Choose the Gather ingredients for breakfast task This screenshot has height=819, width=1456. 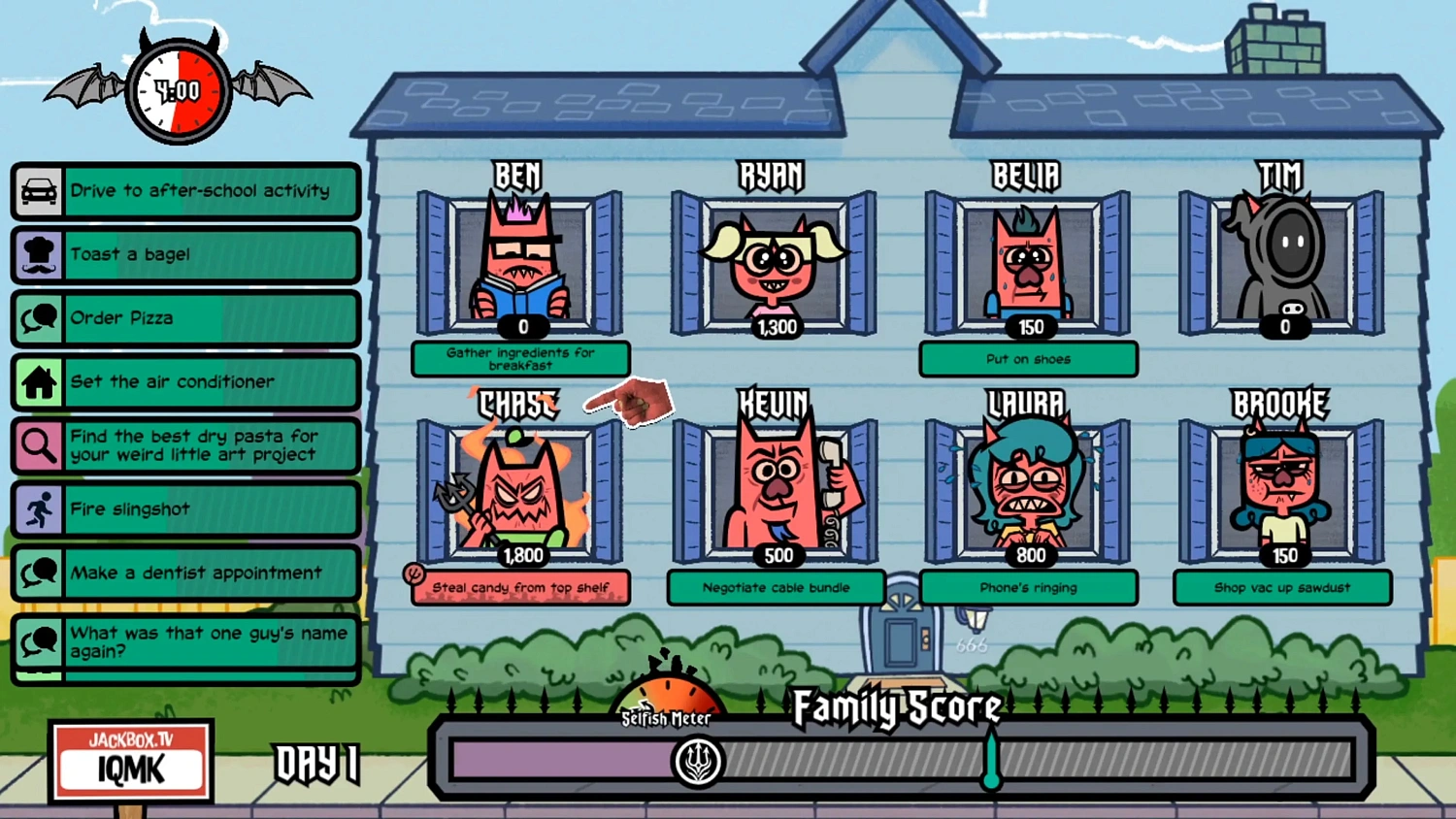pyautogui.click(x=522, y=359)
